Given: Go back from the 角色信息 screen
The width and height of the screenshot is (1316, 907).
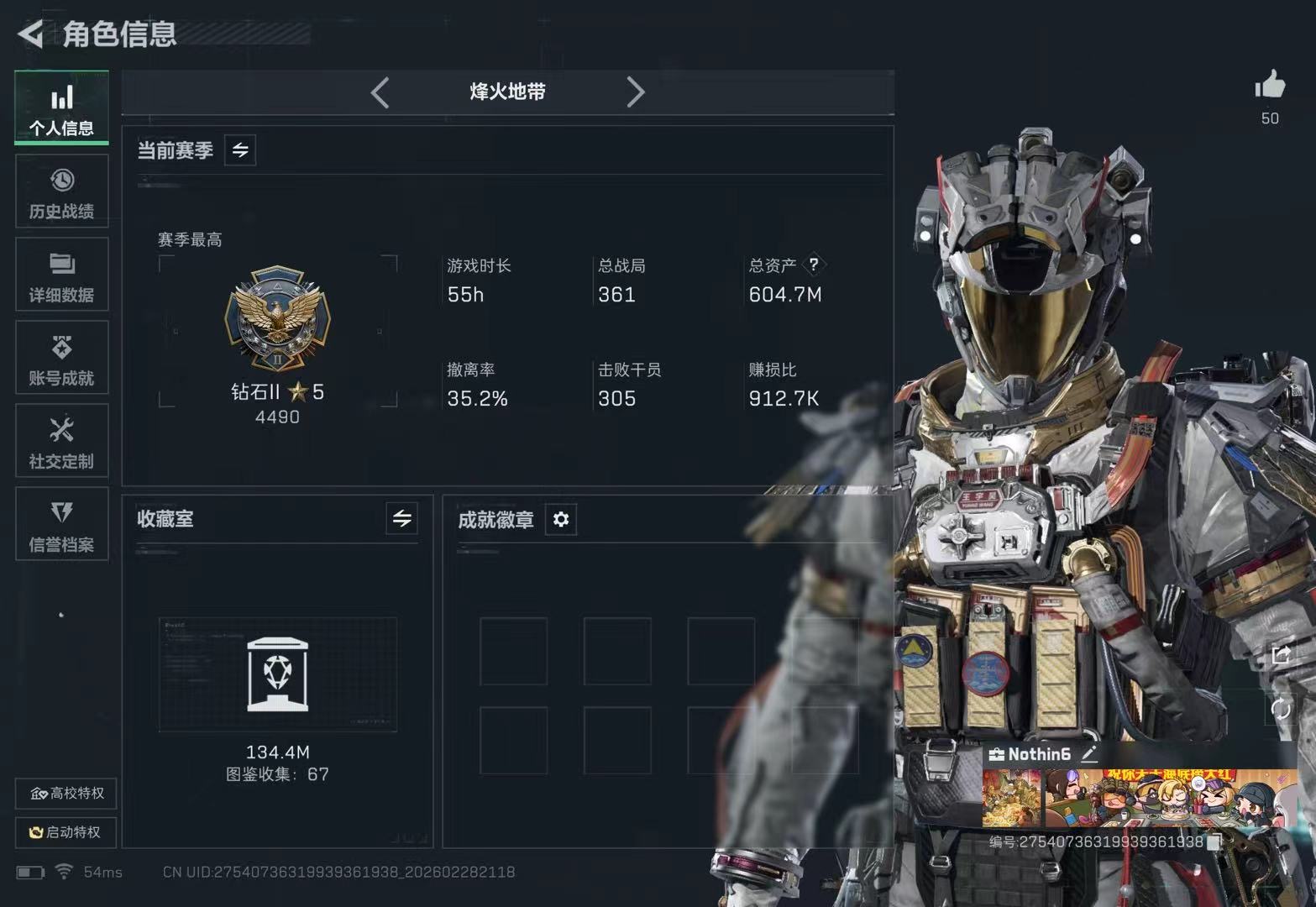Looking at the screenshot, I should pyautogui.click(x=30, y=34).
